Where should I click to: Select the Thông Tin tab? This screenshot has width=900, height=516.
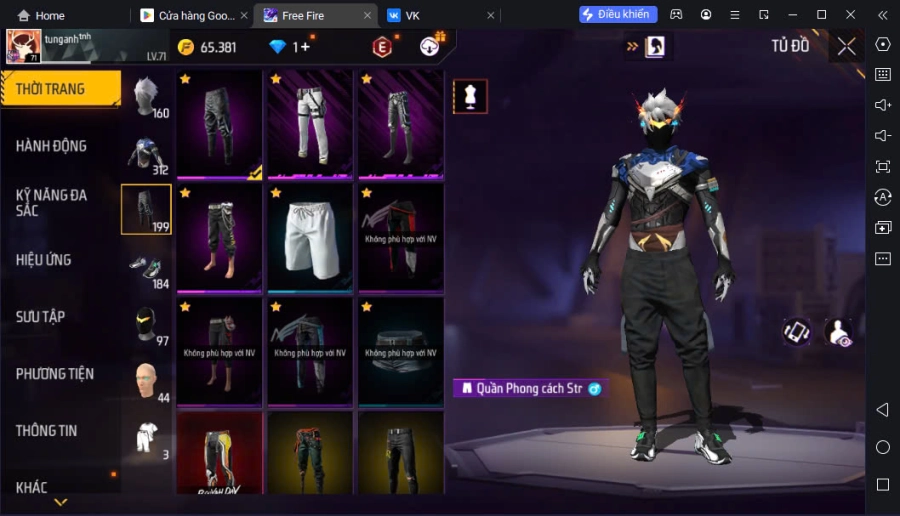[47, 431]
